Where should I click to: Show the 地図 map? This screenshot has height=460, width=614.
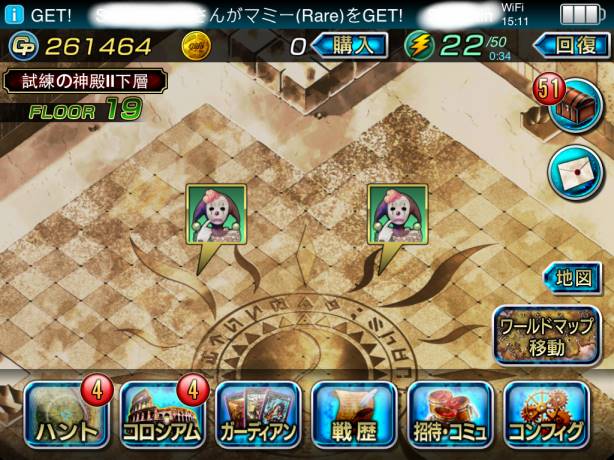(575, 277)
